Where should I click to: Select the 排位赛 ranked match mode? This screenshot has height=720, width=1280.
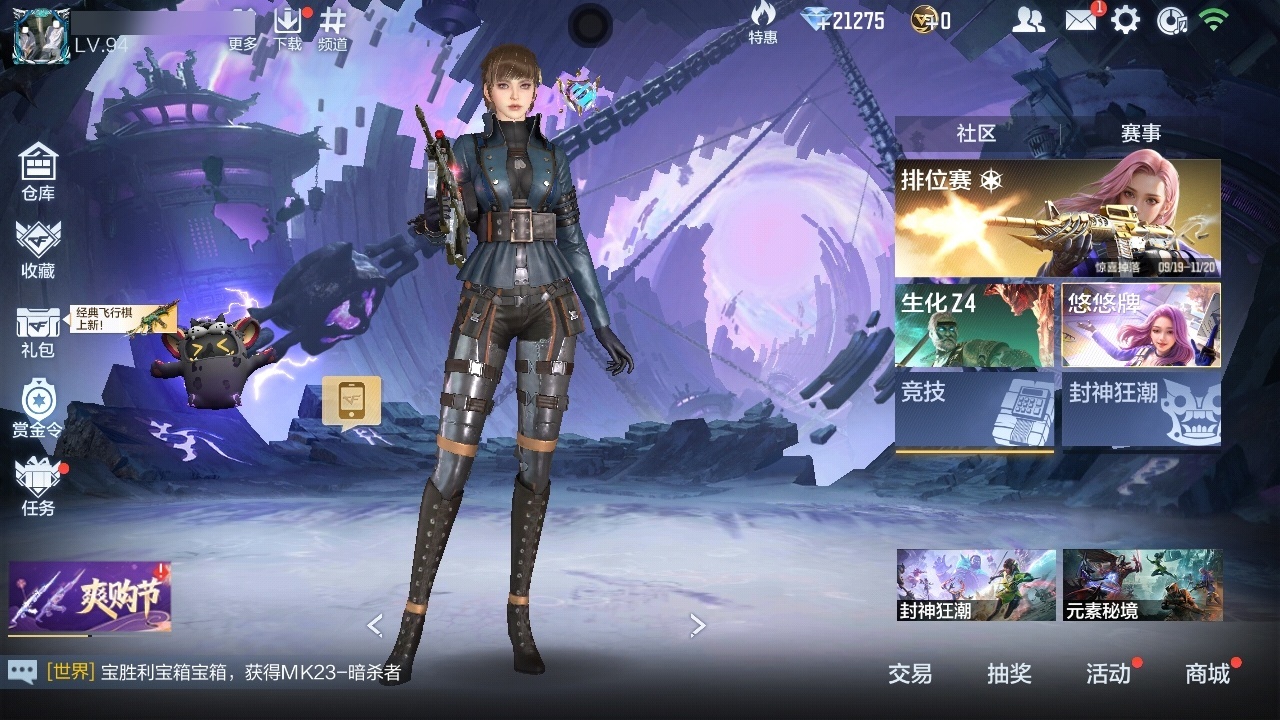[x=1057, y=218]
